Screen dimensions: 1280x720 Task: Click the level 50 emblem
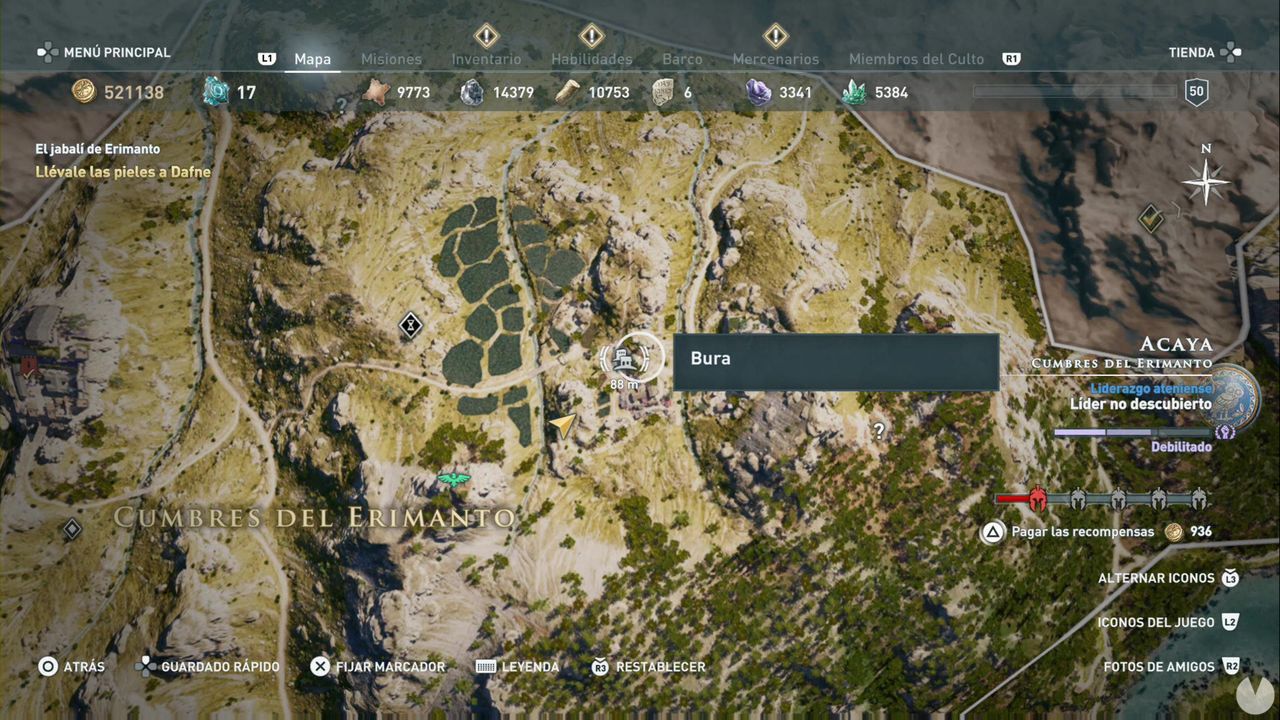click(1195, 92)
